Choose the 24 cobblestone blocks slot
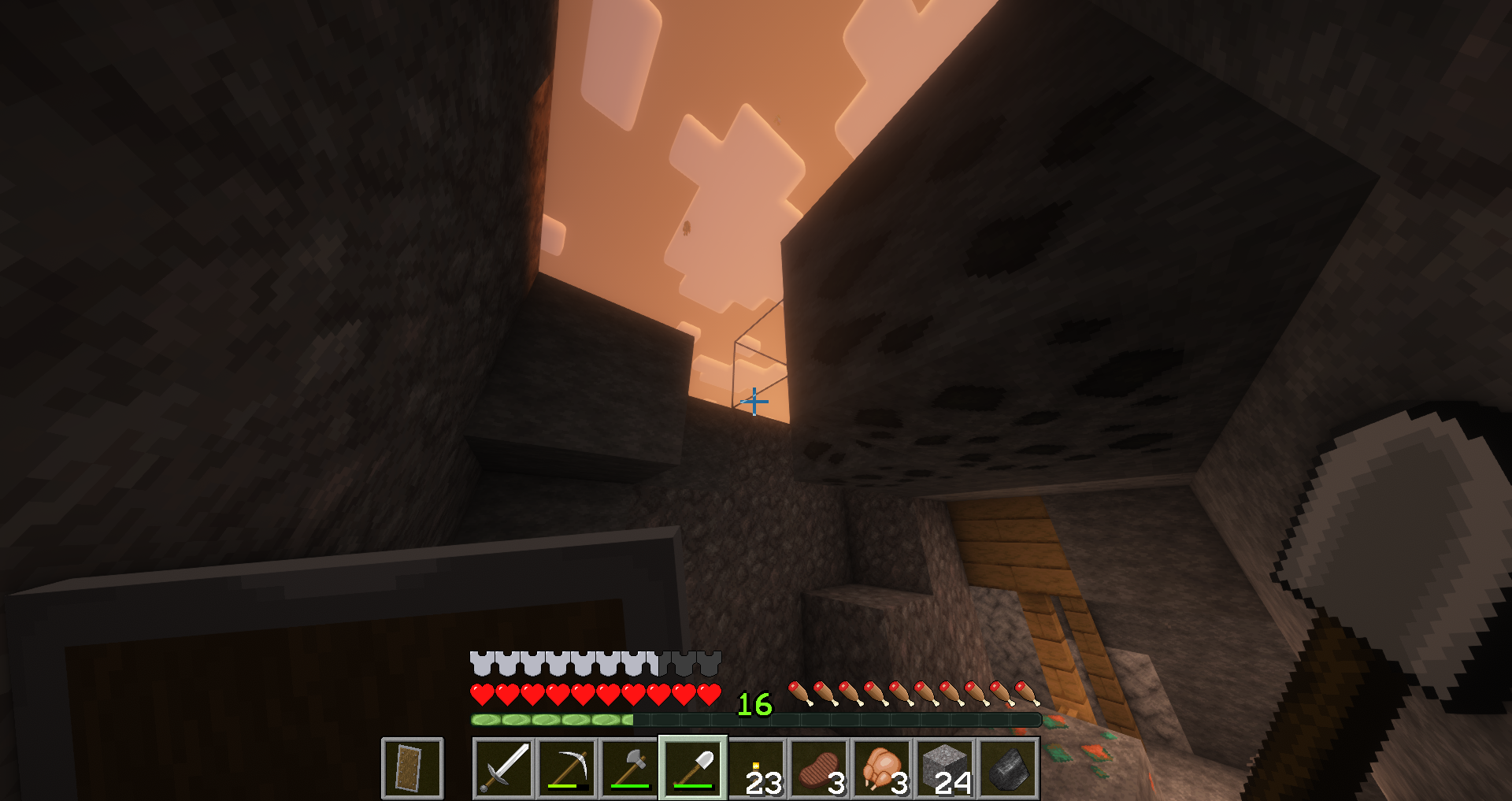 tap(945, 768)
